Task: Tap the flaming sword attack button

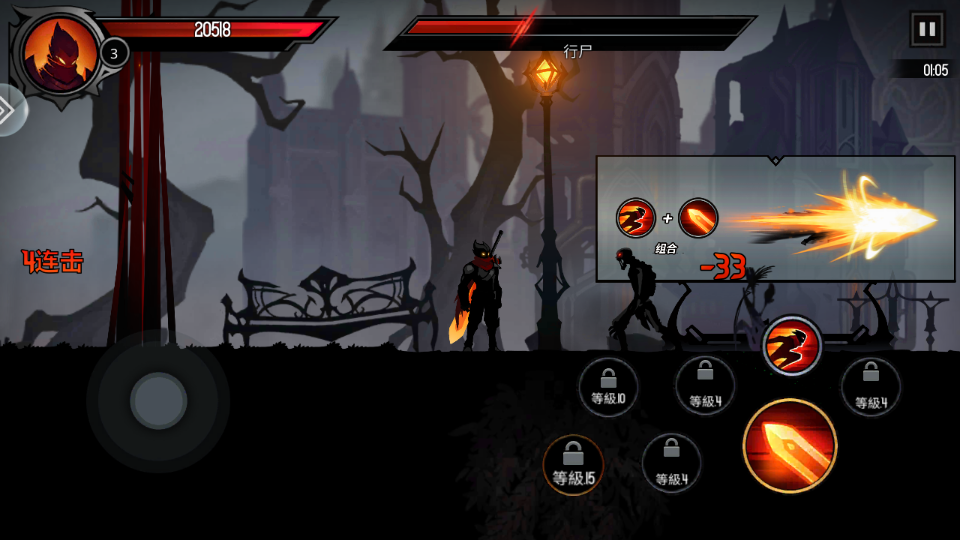Action: (x=790, y=446)
